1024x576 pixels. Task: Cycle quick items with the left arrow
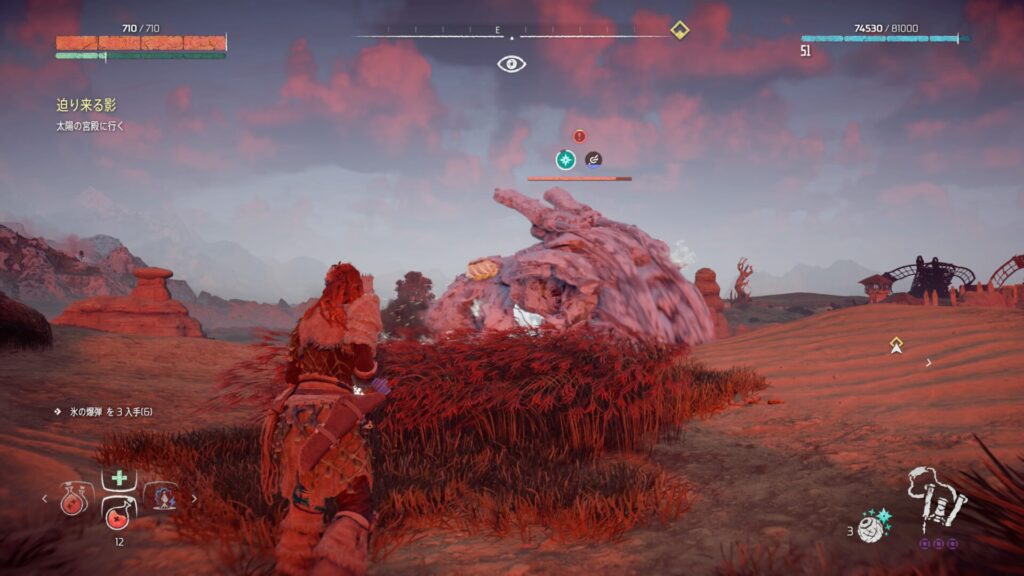(43, 497)
